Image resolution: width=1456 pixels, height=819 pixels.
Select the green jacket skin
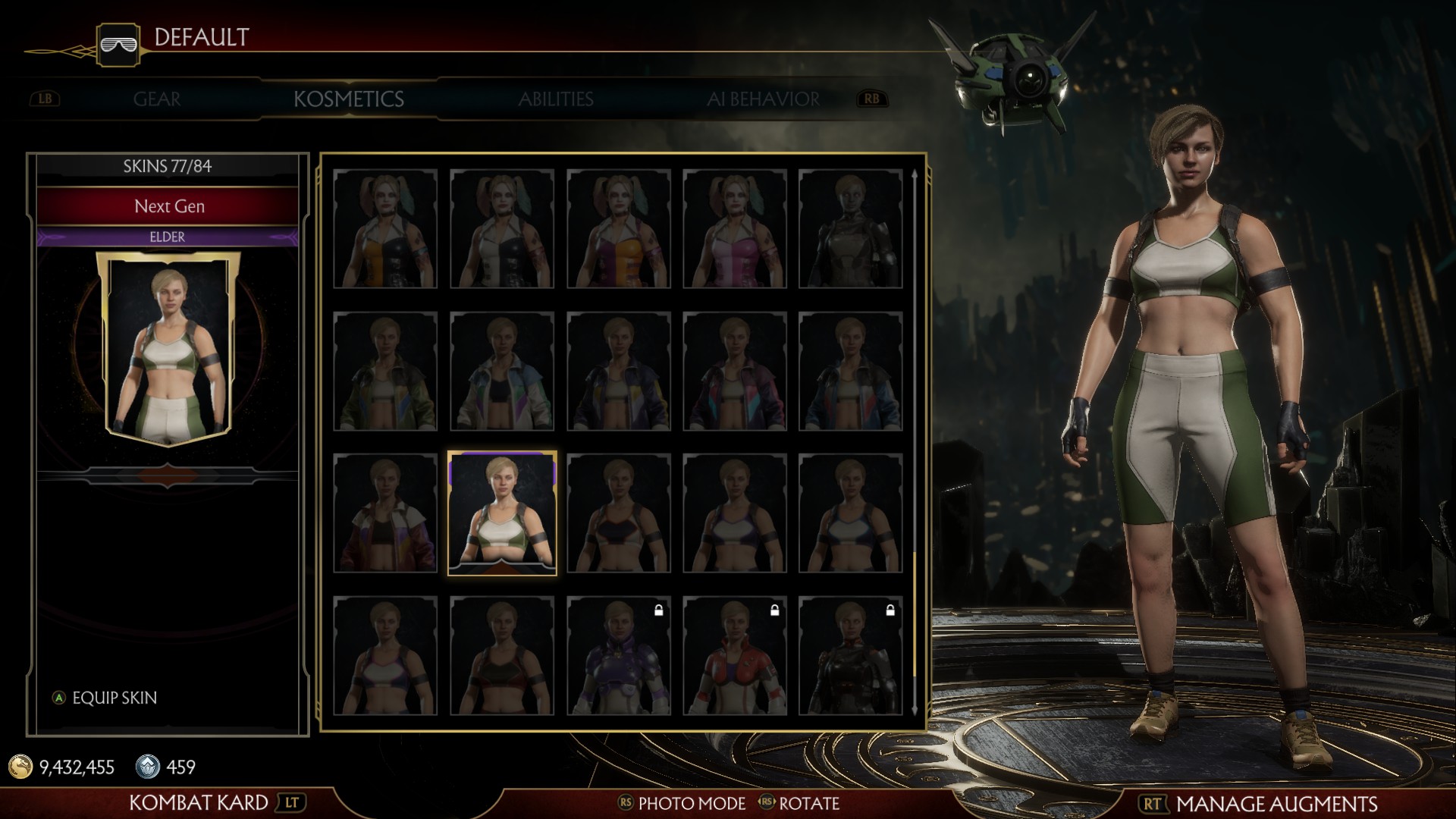(x=385, y=371)
